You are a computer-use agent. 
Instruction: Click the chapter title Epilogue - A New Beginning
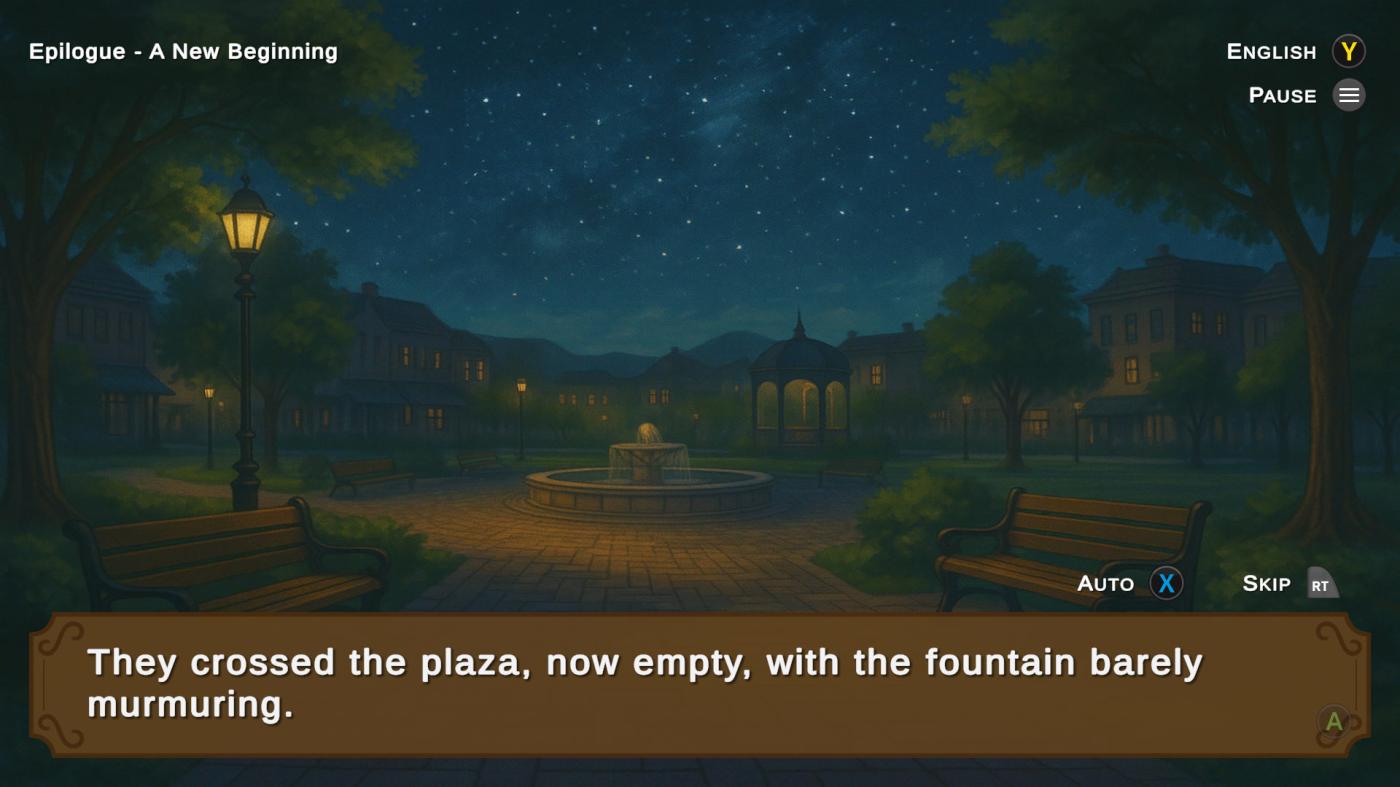(x=182, y=51)
